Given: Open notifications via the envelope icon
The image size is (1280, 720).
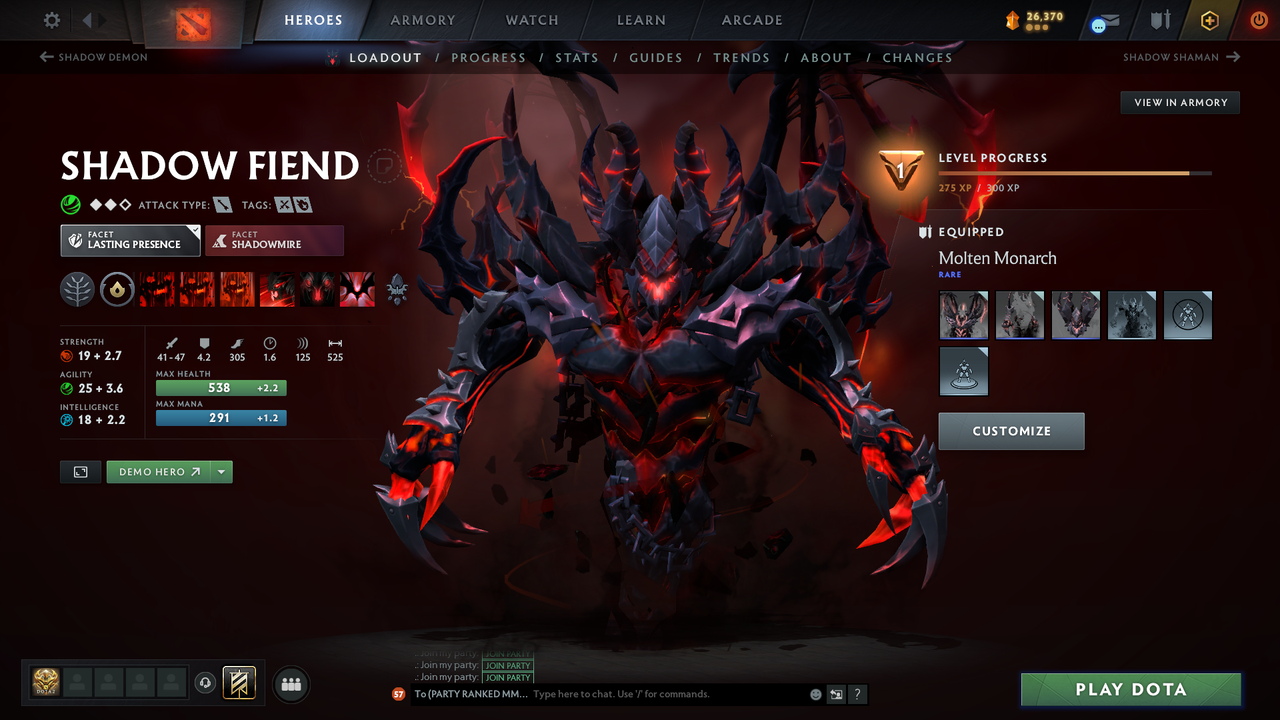Looking at the screenshot, I should pos(1103,19).
